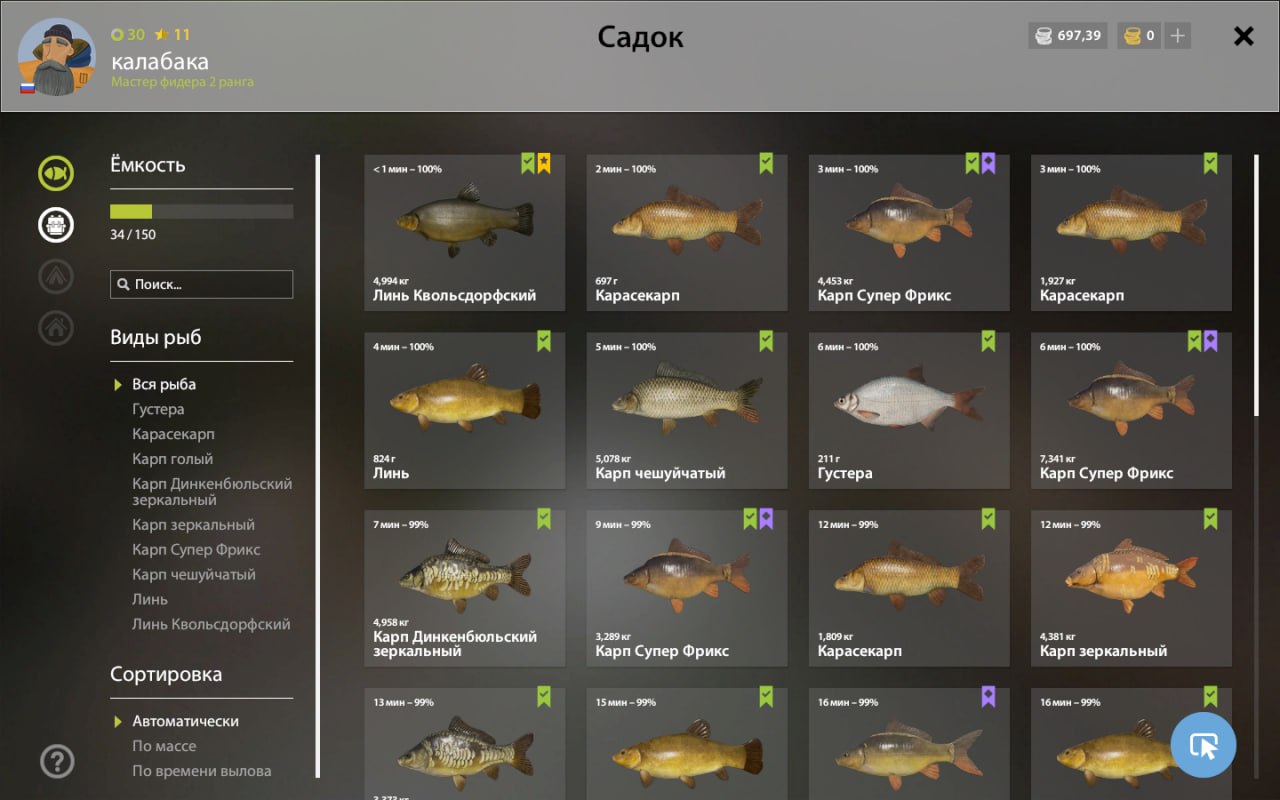Open the player avatar profile

point(56,57)
